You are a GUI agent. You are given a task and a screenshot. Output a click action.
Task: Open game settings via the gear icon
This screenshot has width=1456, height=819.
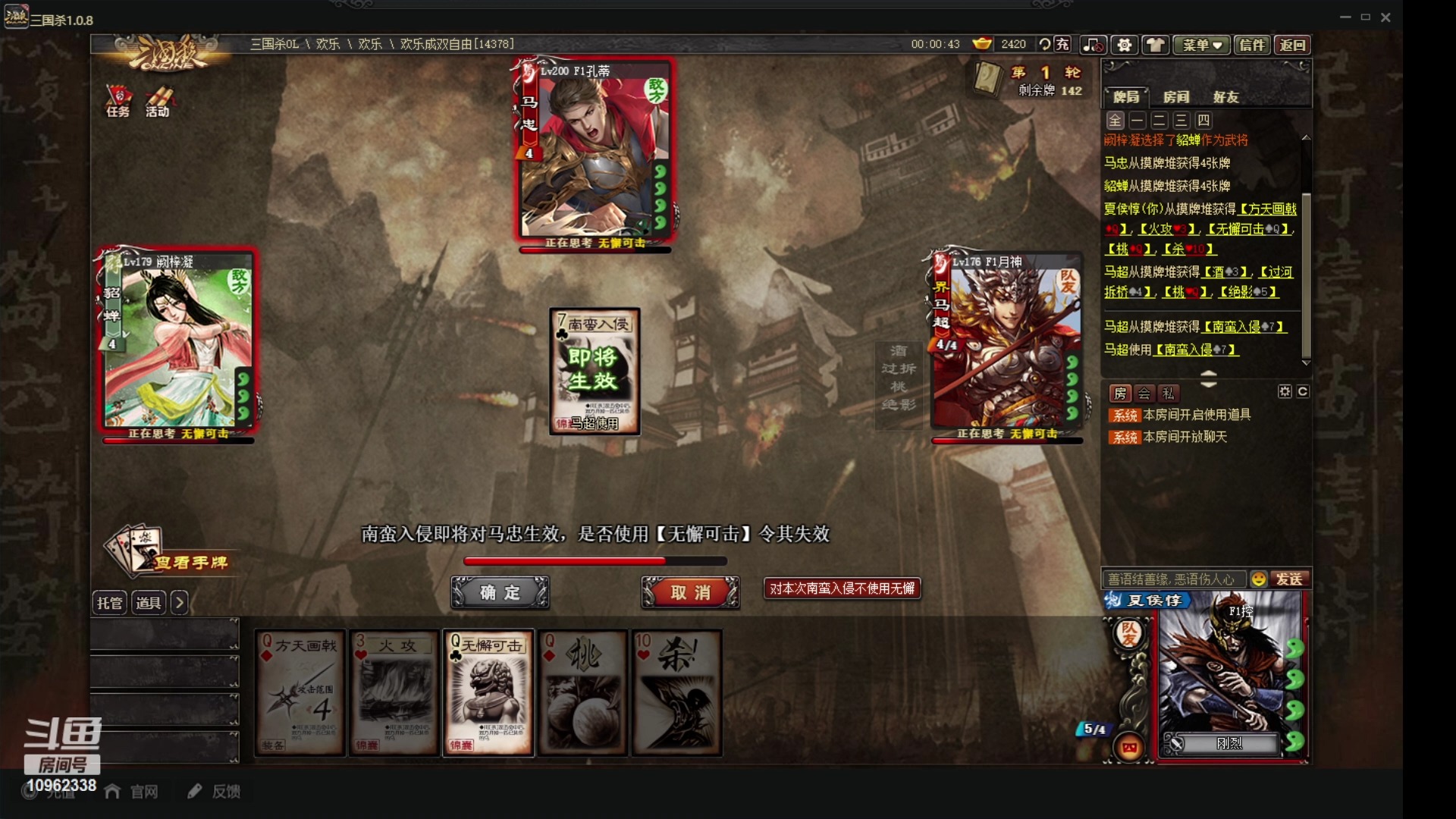pos(1124,45)
